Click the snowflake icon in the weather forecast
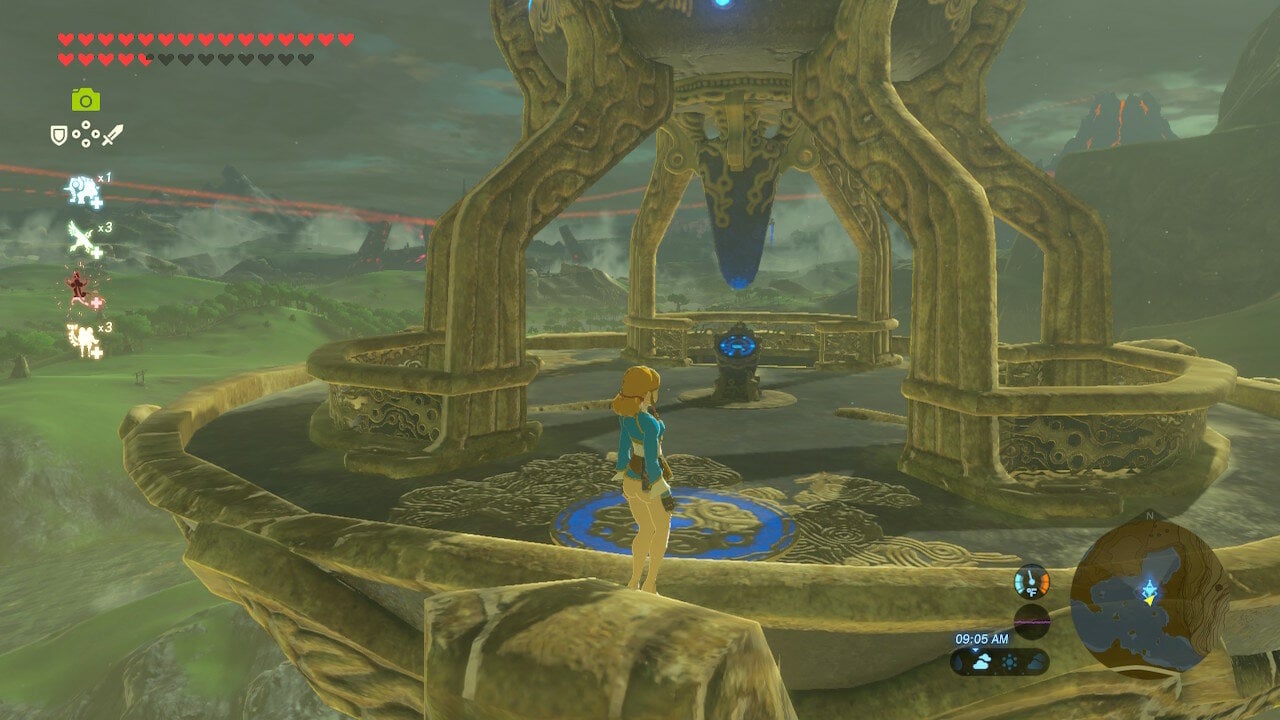The width and height of the screenshot is (1280, 720). [x=1010, y=659]
